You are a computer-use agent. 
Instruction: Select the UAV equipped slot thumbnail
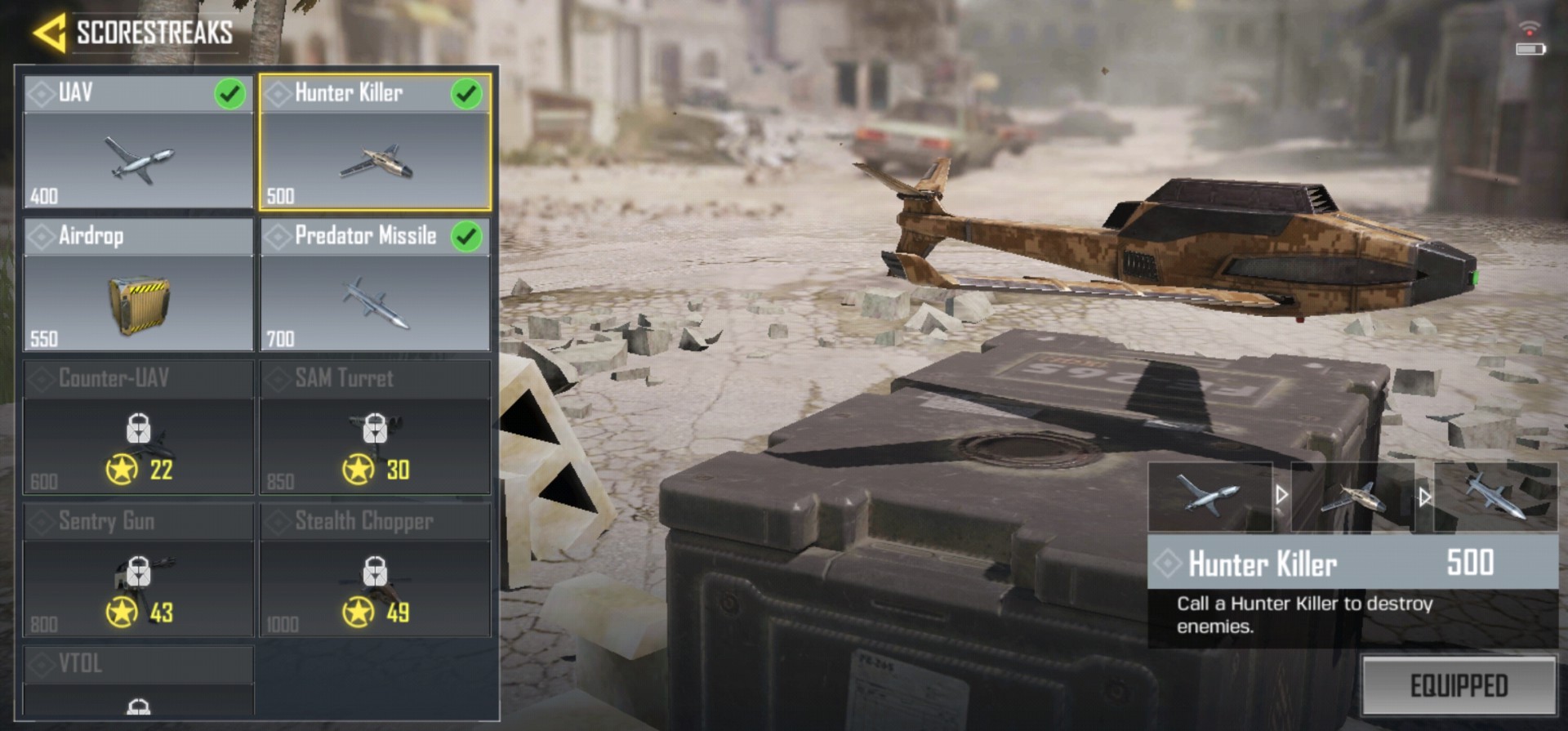(x=1209, y=496)
